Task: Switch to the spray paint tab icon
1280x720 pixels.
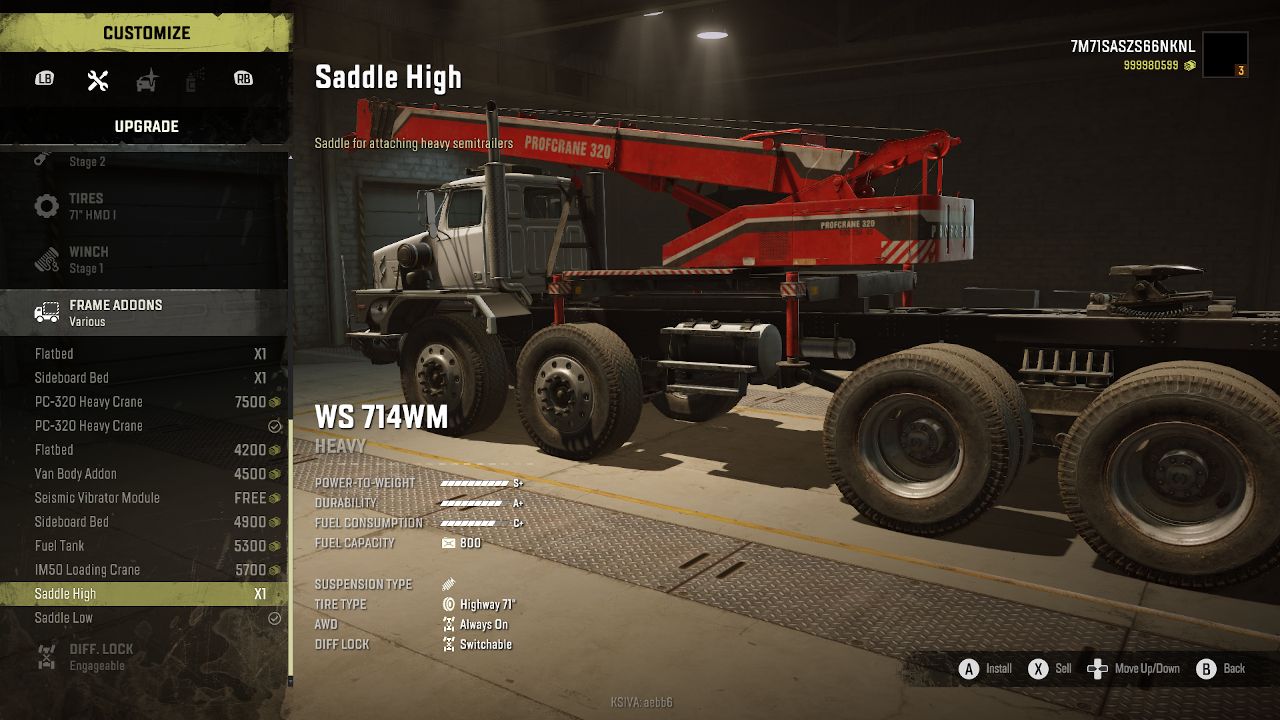Action: click(x=195, y=80)
